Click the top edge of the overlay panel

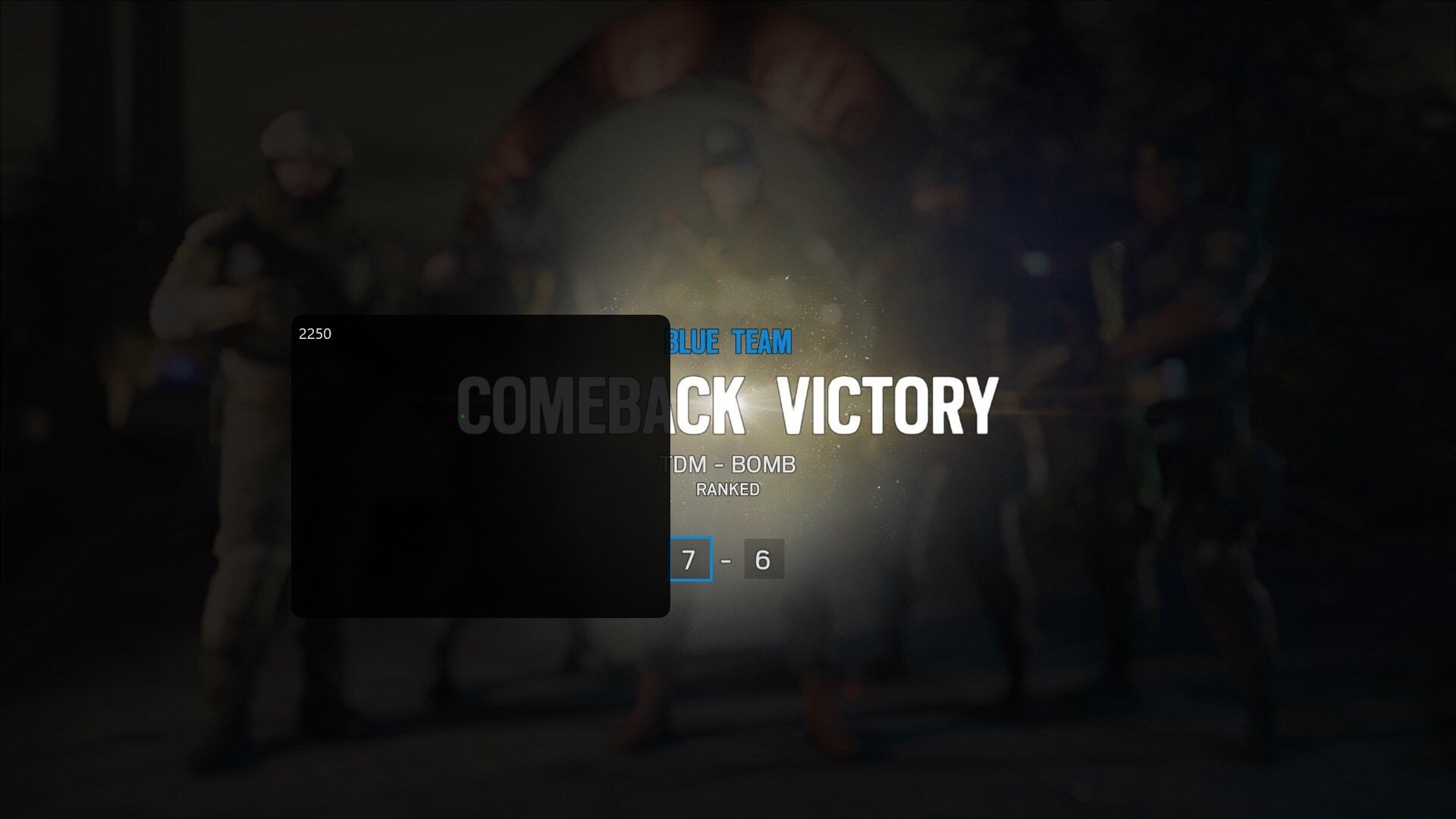click(x=480, y=317)
